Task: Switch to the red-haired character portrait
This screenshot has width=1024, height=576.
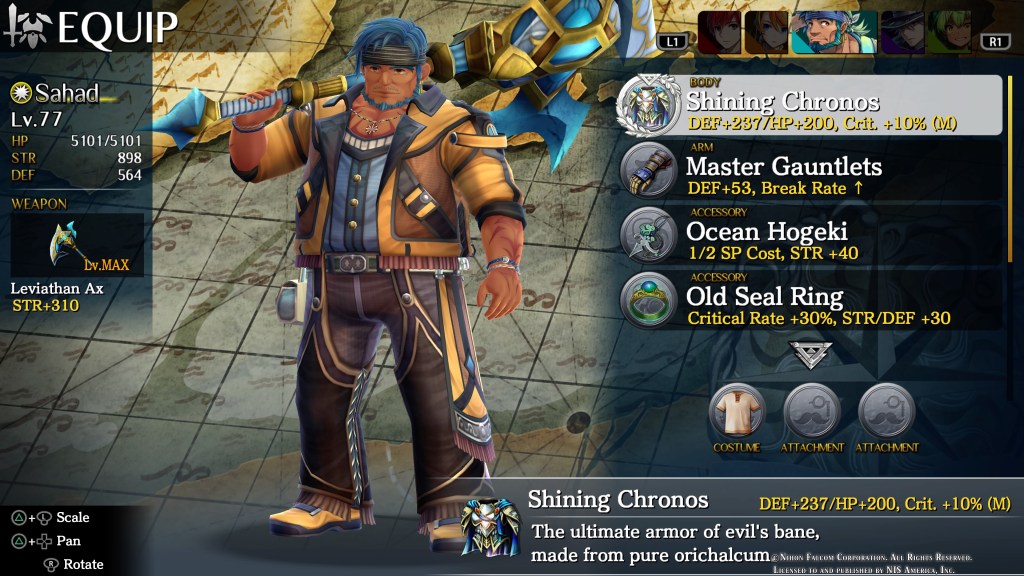Action: (719, 32)
